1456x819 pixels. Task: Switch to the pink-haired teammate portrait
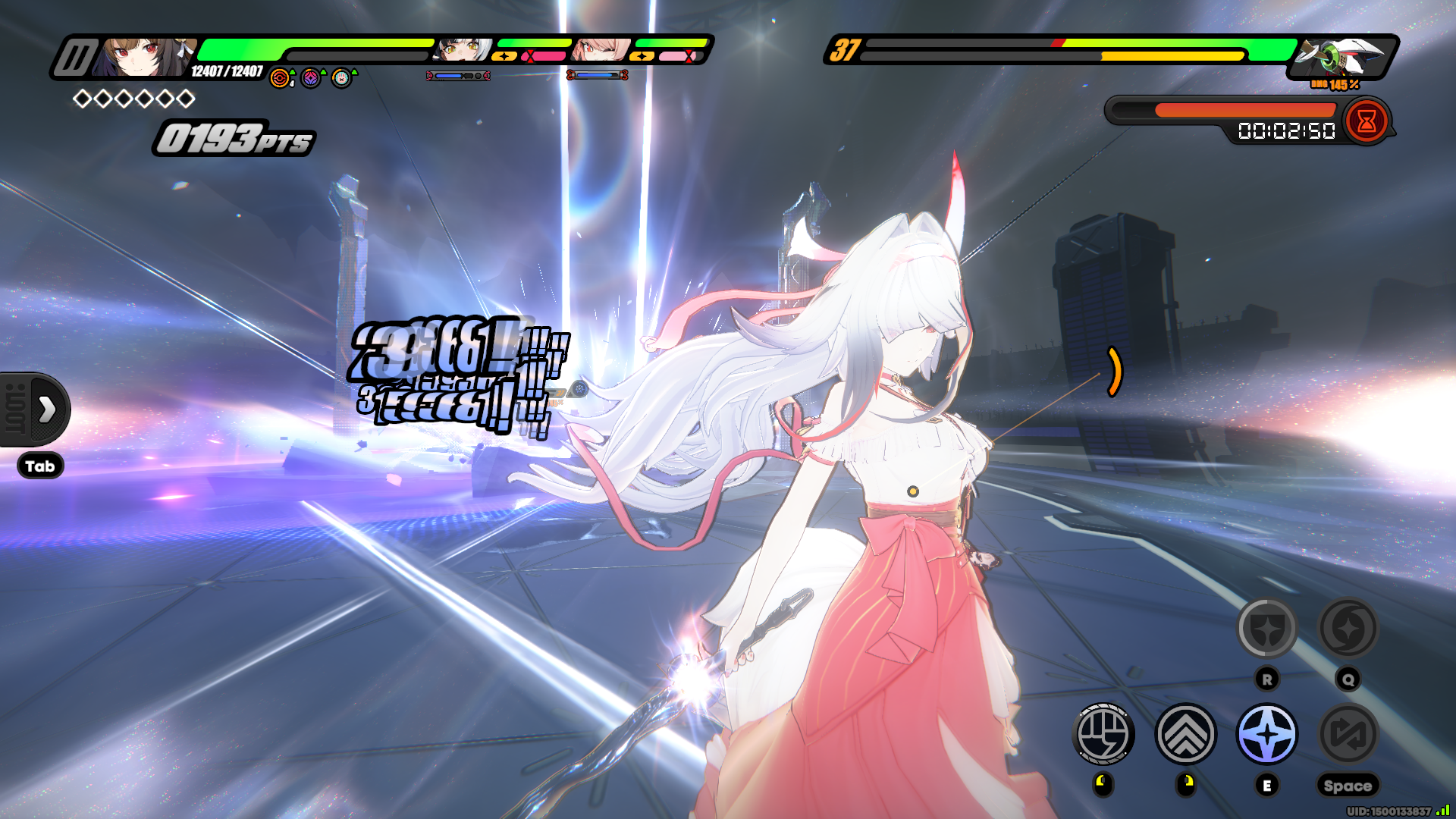tap(601, 50)
